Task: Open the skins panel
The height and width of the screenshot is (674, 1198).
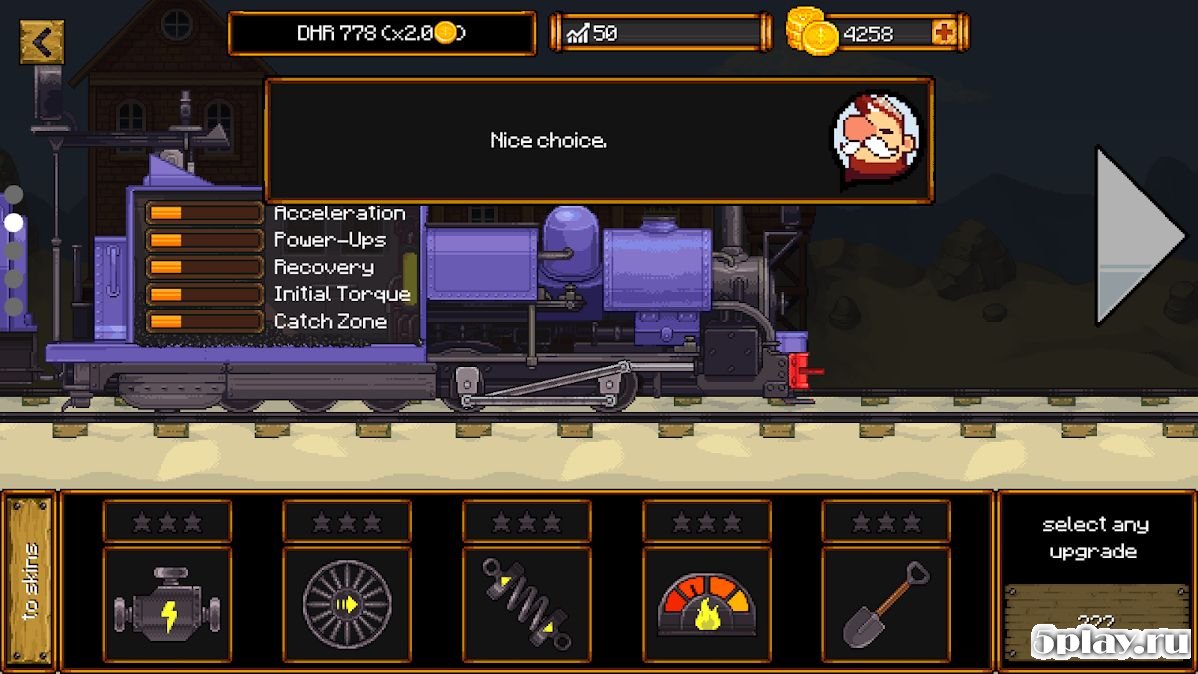Action: tap(31, 580)
